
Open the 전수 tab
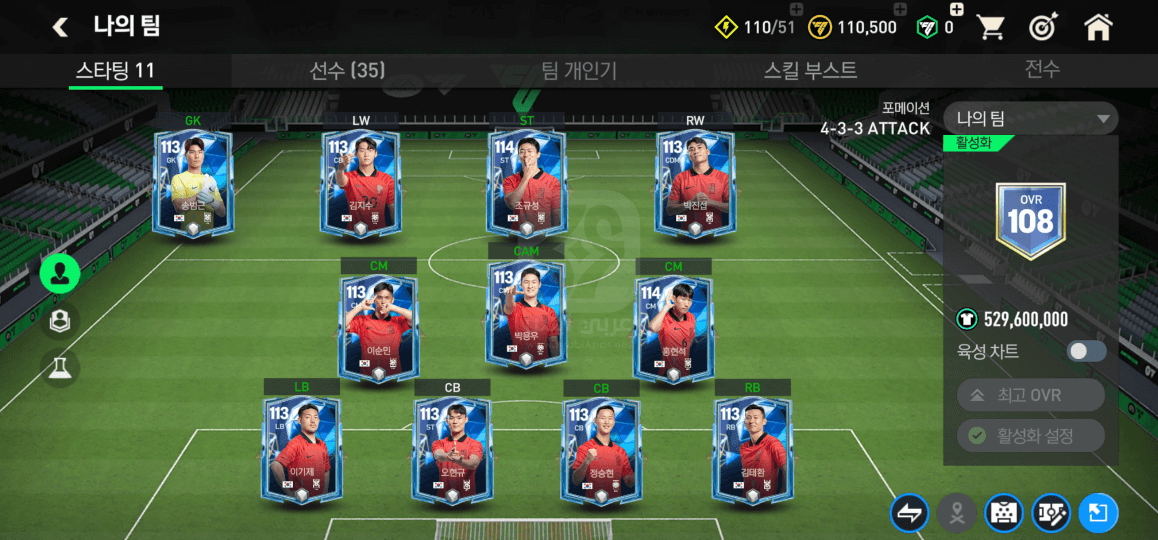coord(1042,69)
